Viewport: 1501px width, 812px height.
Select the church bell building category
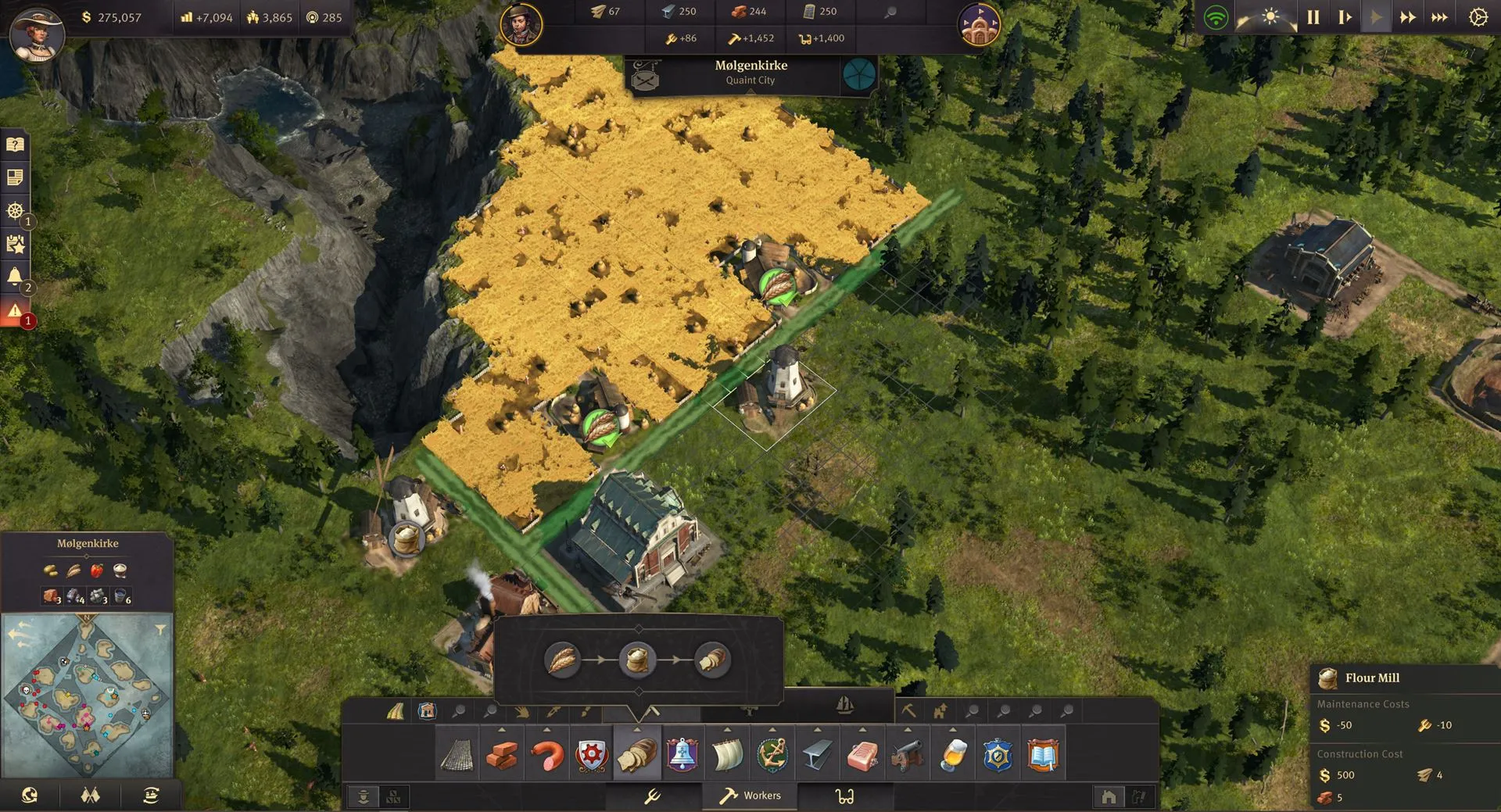pyautogui.click(x=682, y=756)
